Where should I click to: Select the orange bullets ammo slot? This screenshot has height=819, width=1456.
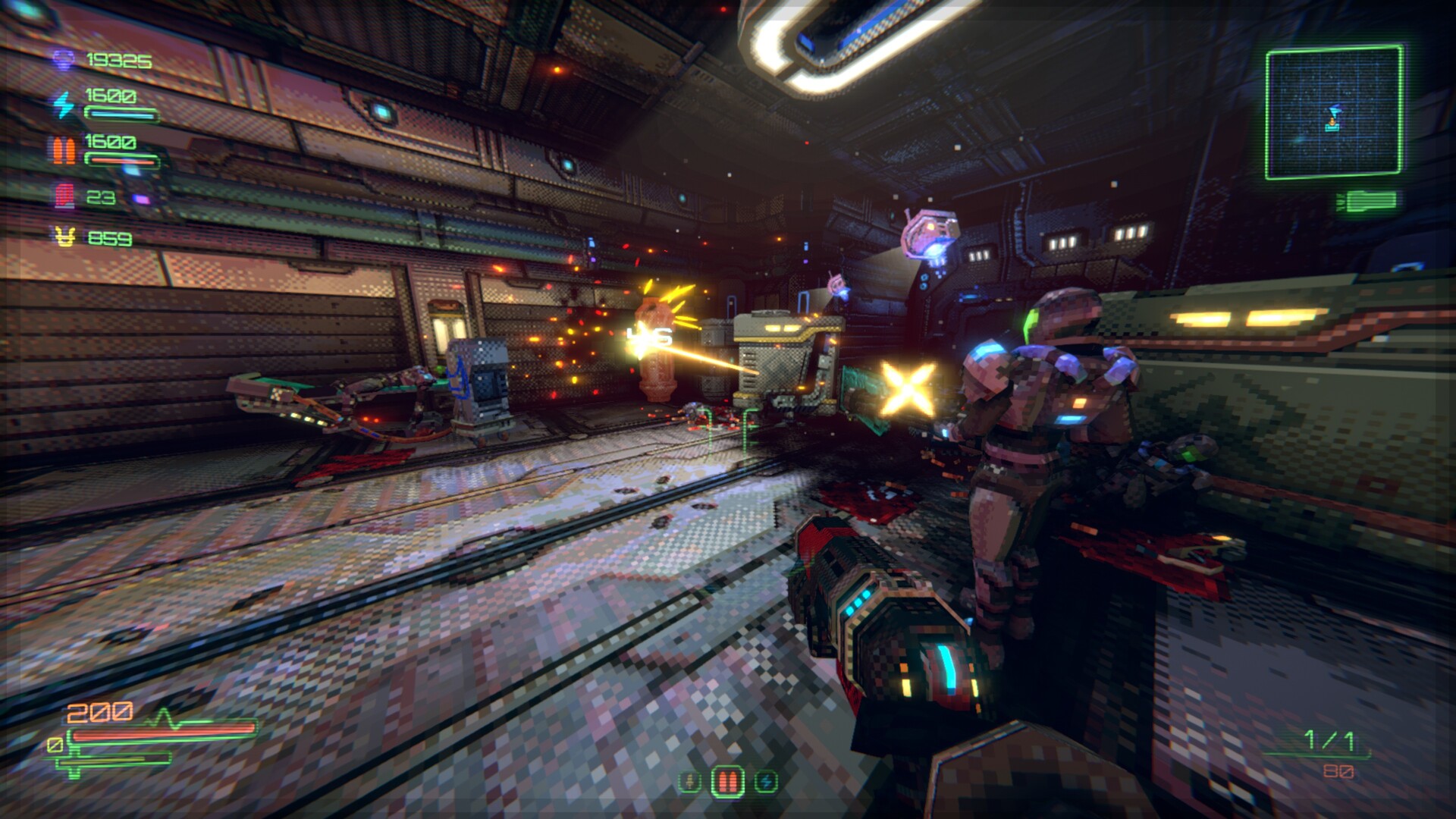tap(727, 780)
